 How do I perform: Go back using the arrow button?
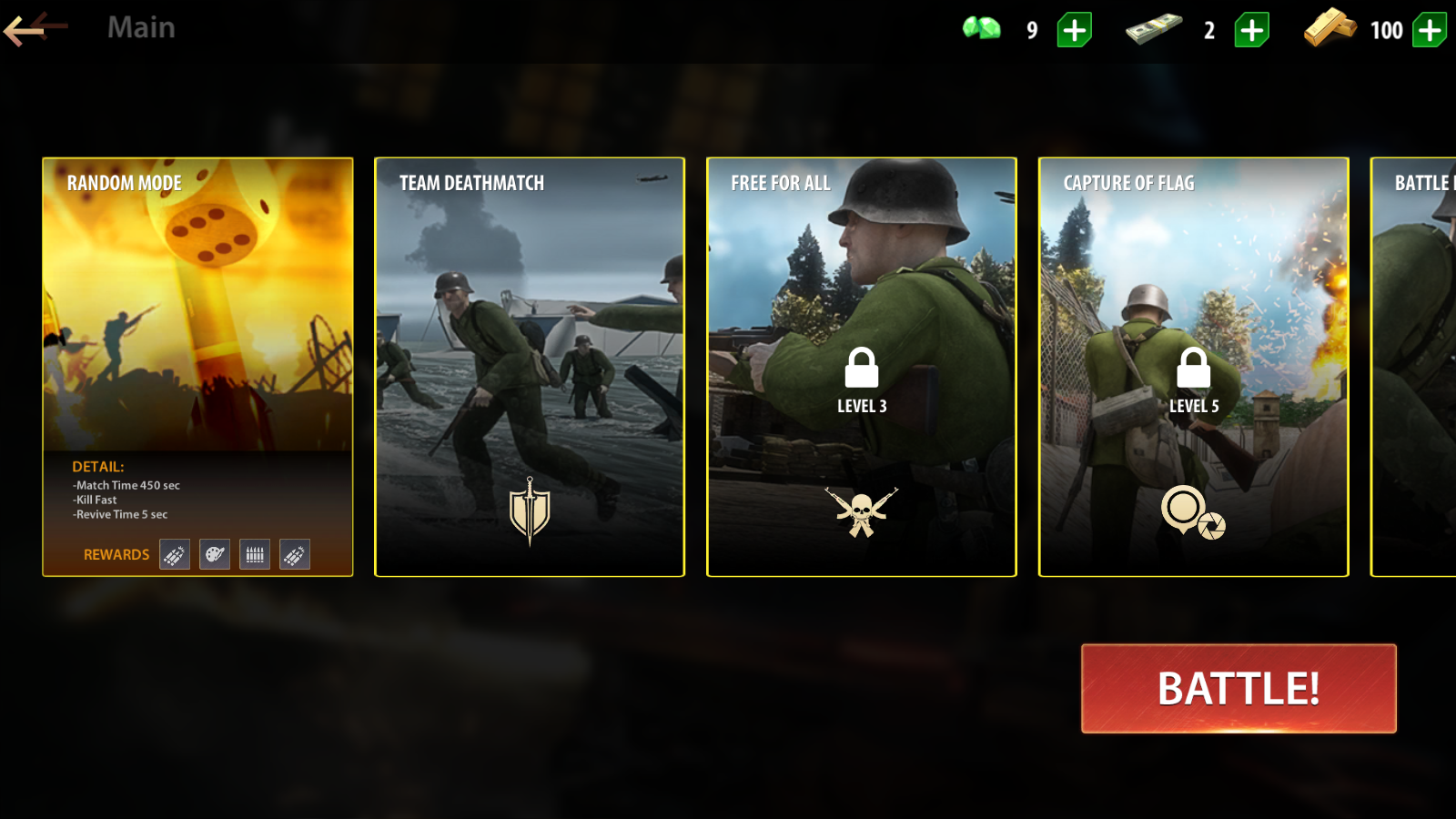coord(35,28)
